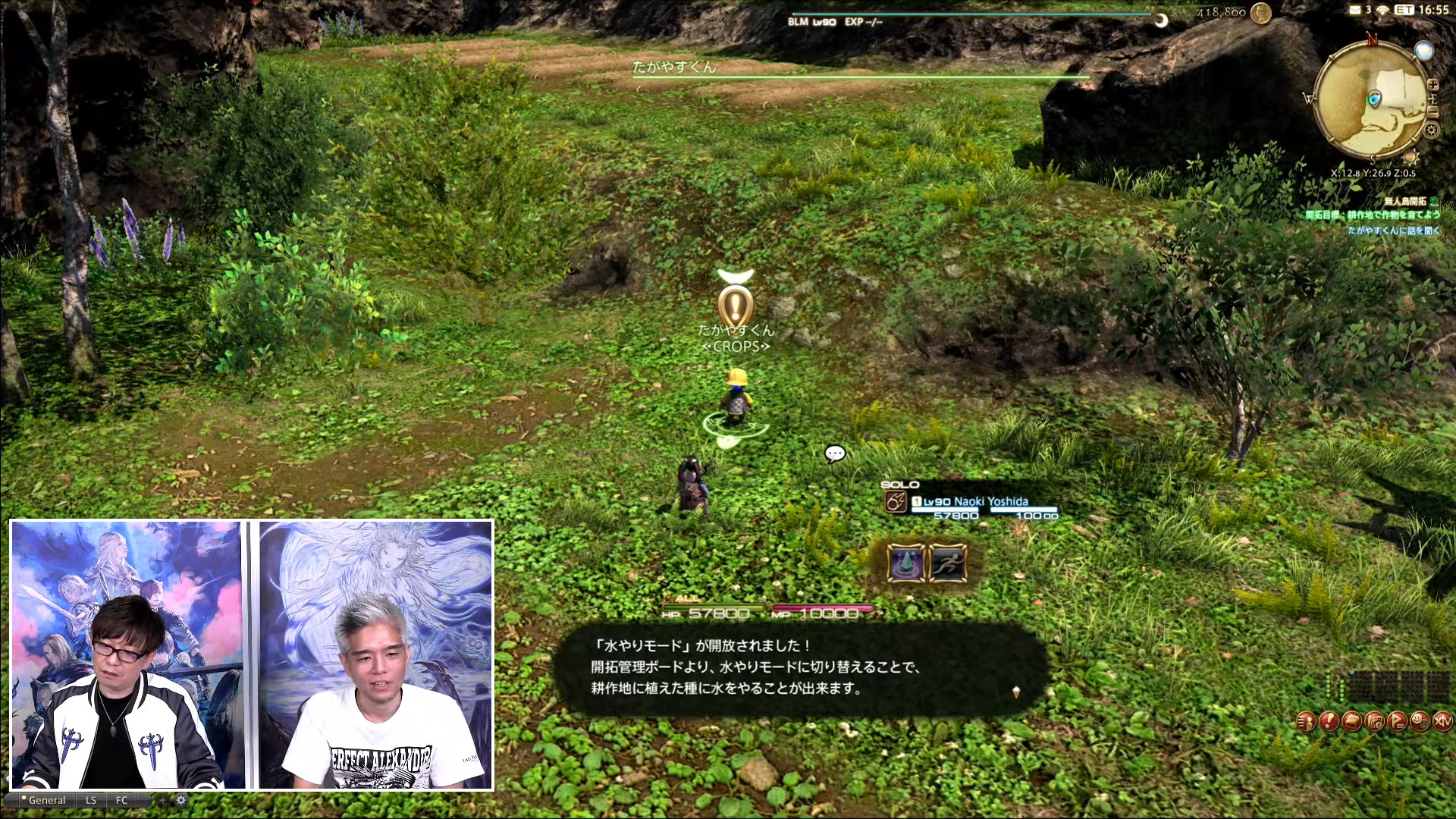Screen dimensions: 1456x819
Task: Select the island sanctuary objective tracker entry
Action: (1373, 215)
